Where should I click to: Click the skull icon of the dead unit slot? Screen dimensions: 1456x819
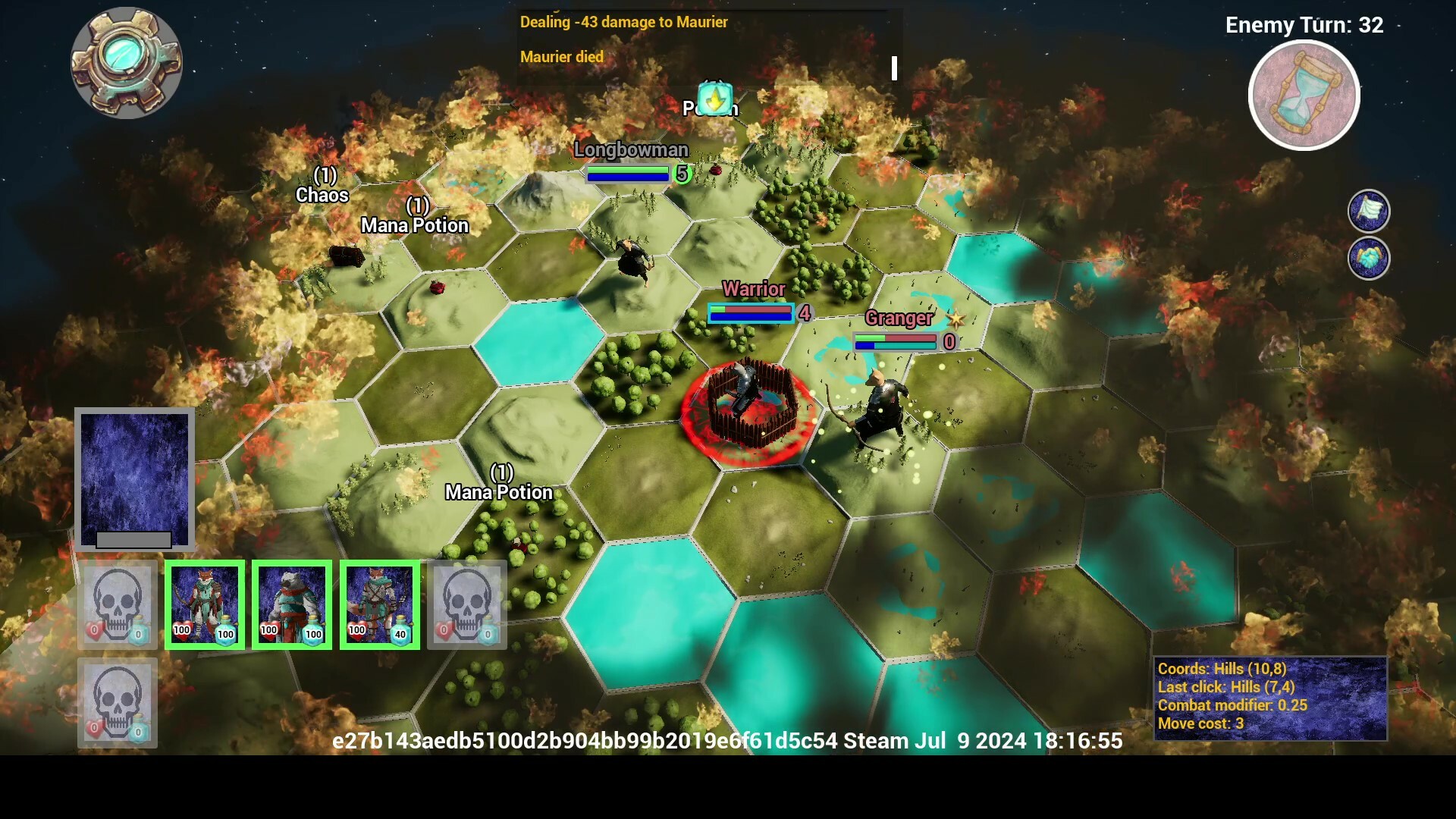tap(466, 604)
